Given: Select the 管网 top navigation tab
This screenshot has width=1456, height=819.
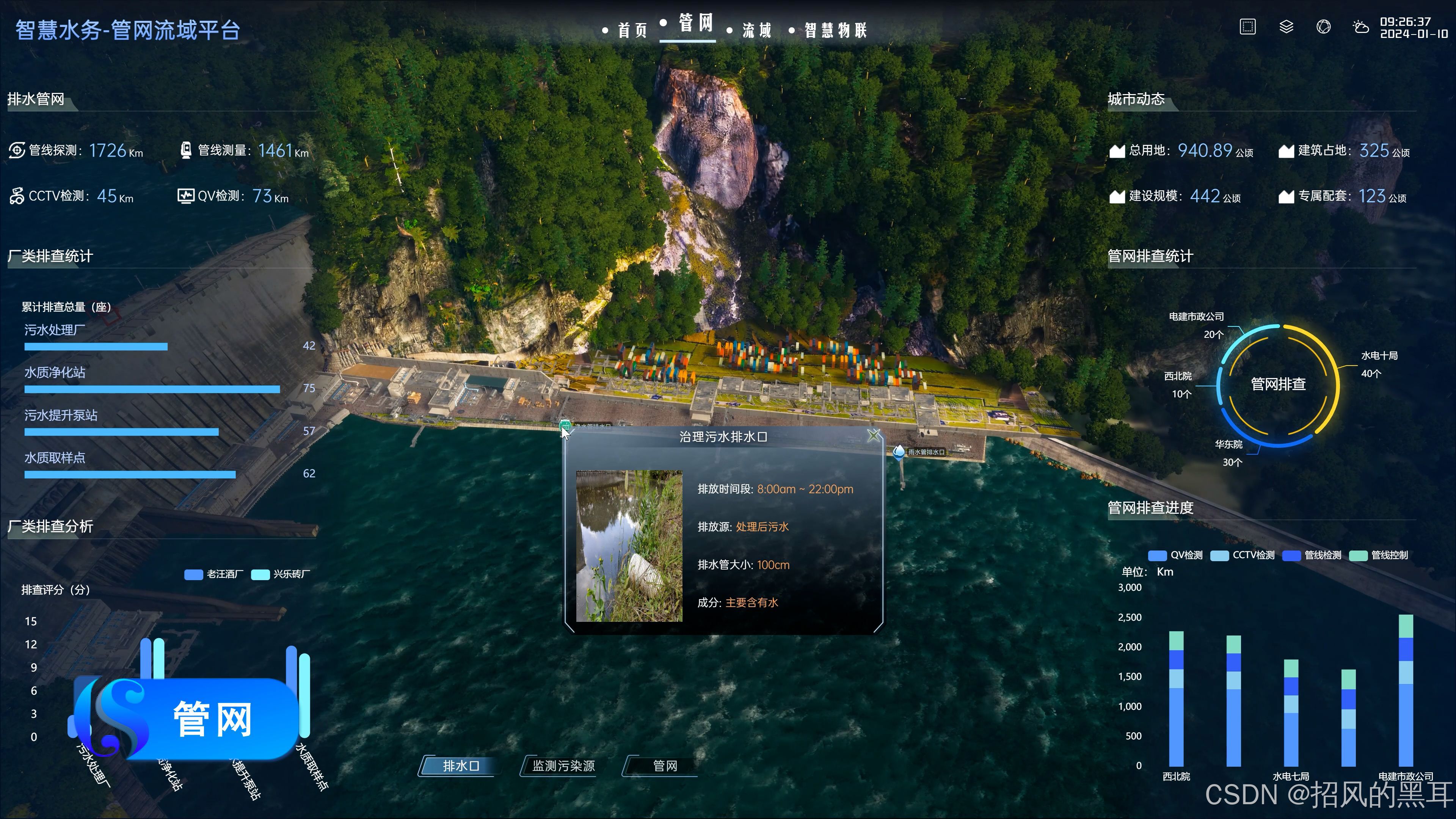Looking at the screenshot, I should pyautogui.click(x=695, y=24).
